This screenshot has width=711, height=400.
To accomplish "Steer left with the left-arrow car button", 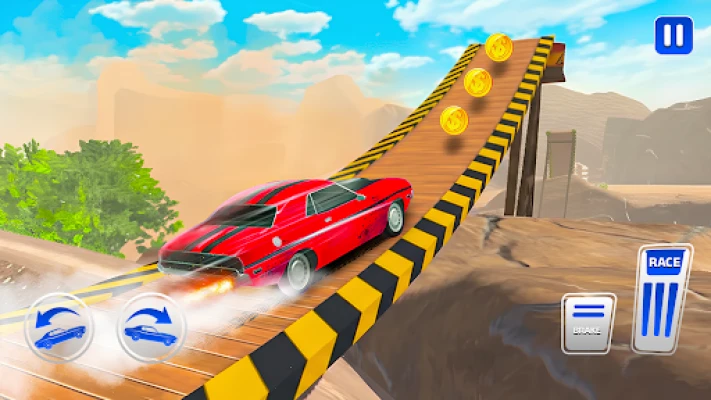I will [59, 326].
